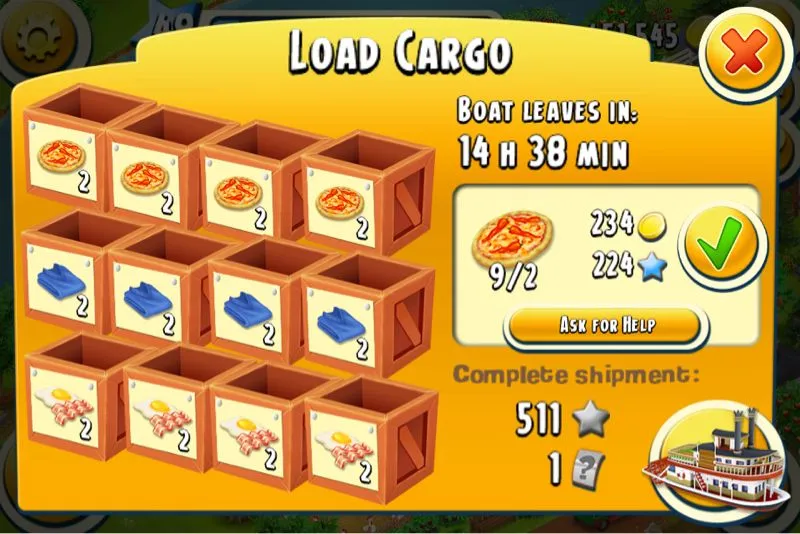Viewport: 800px width, 534px height.
Task: Confirm loading pizza with the green checkmark
Action: pyautogui.click(x=722, y=247)
